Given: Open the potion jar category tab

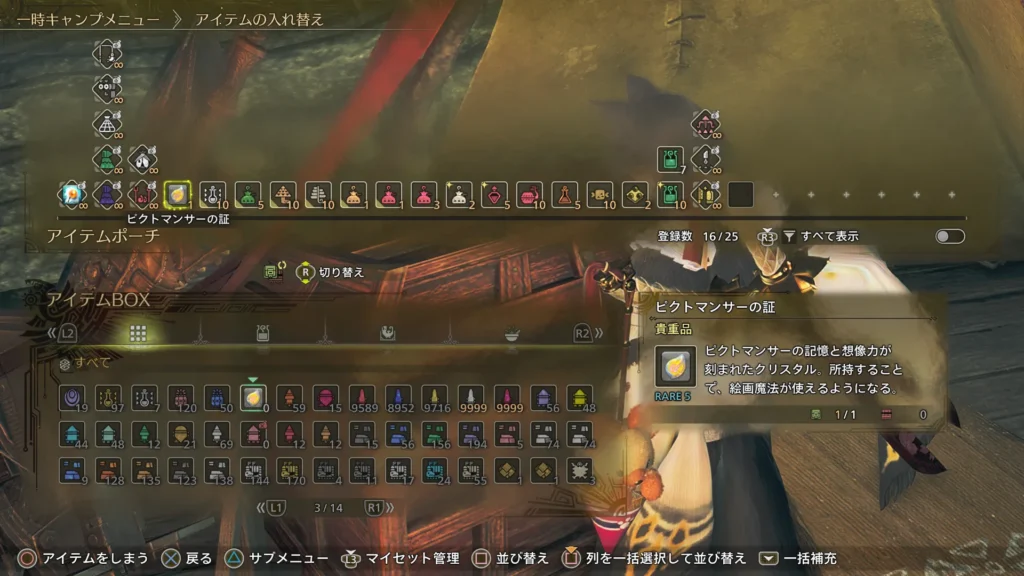Looking at the screenshot, I should 262,334.
